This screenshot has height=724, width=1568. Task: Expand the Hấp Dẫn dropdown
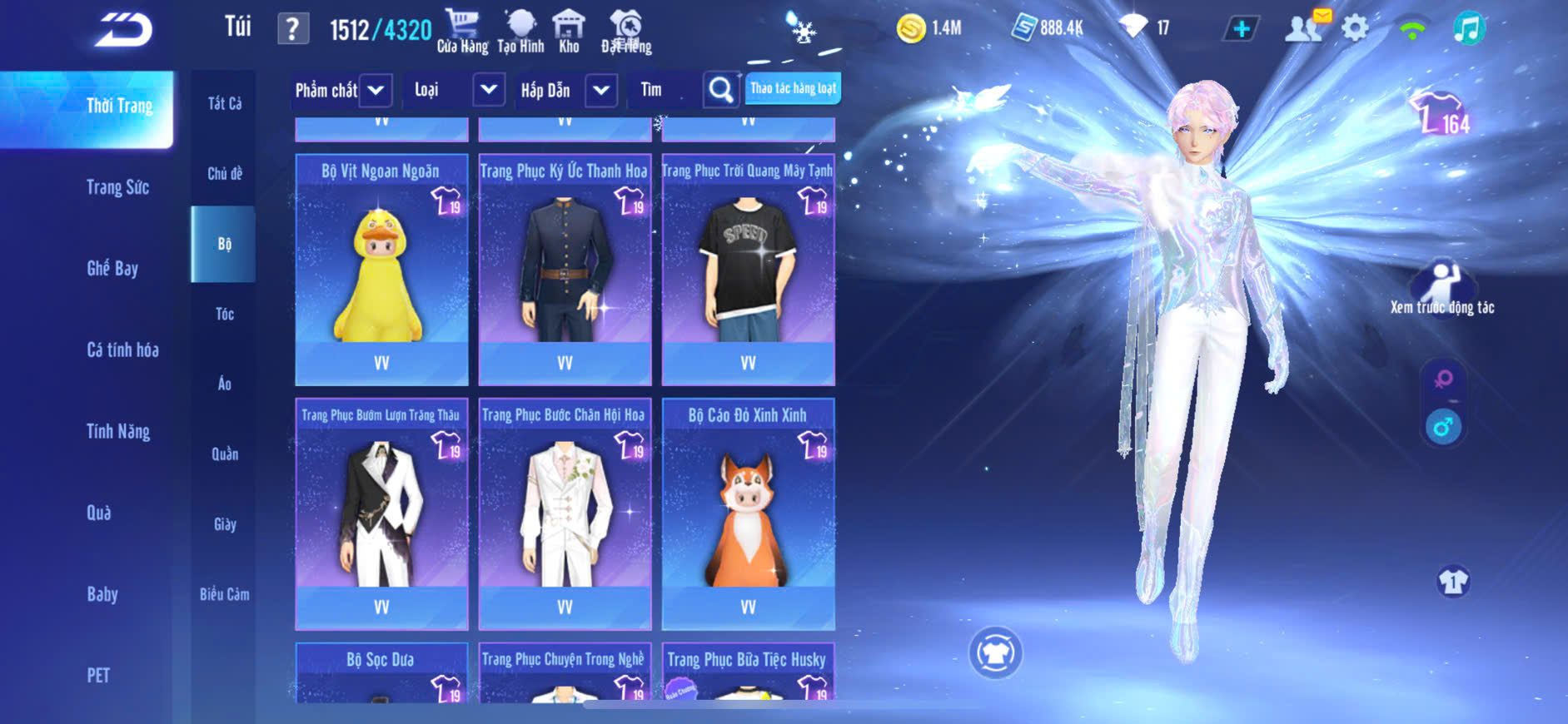click(601, 90)
